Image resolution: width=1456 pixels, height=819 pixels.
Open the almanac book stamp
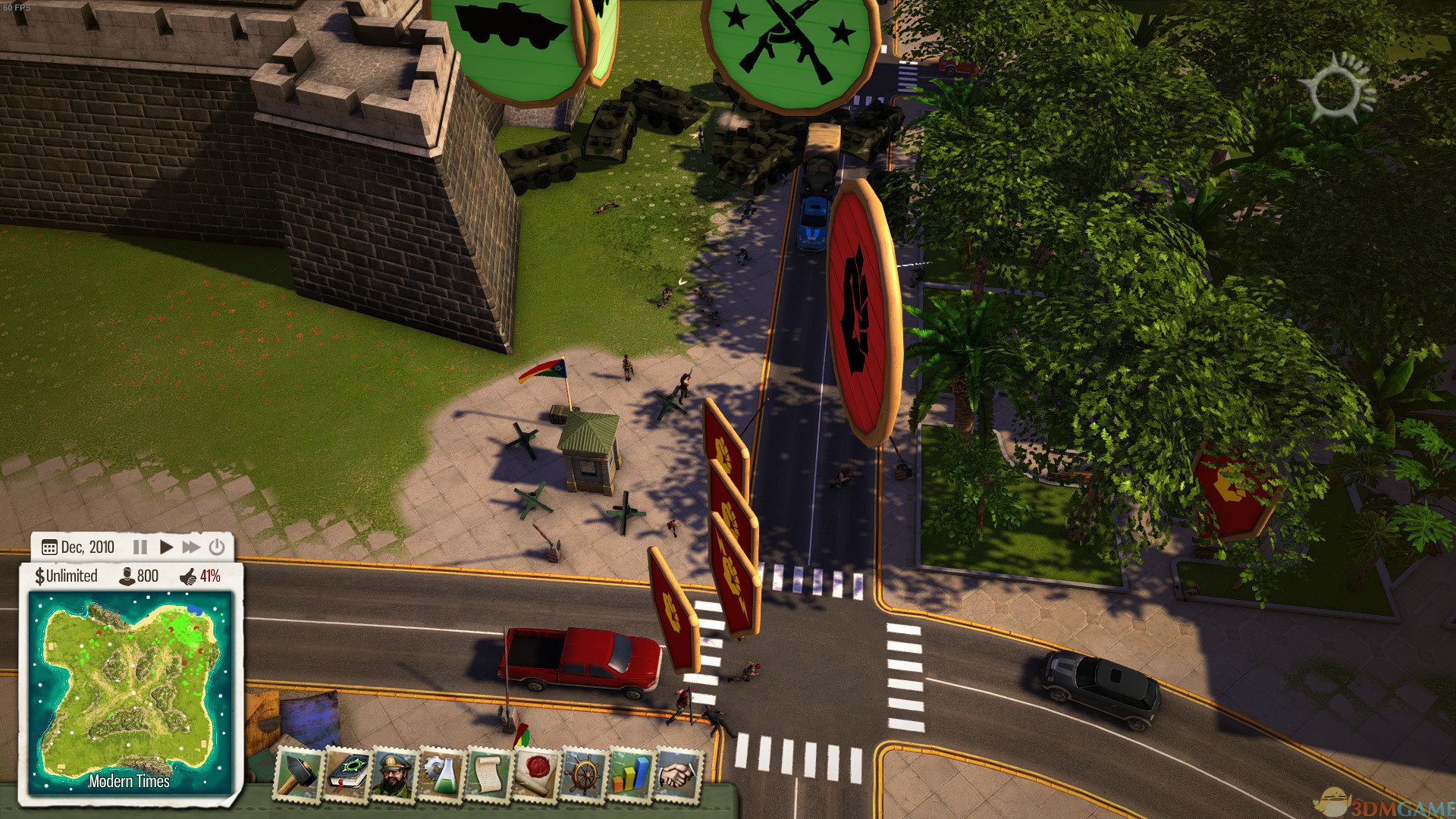pyautogui.click(x=348, y=773)
